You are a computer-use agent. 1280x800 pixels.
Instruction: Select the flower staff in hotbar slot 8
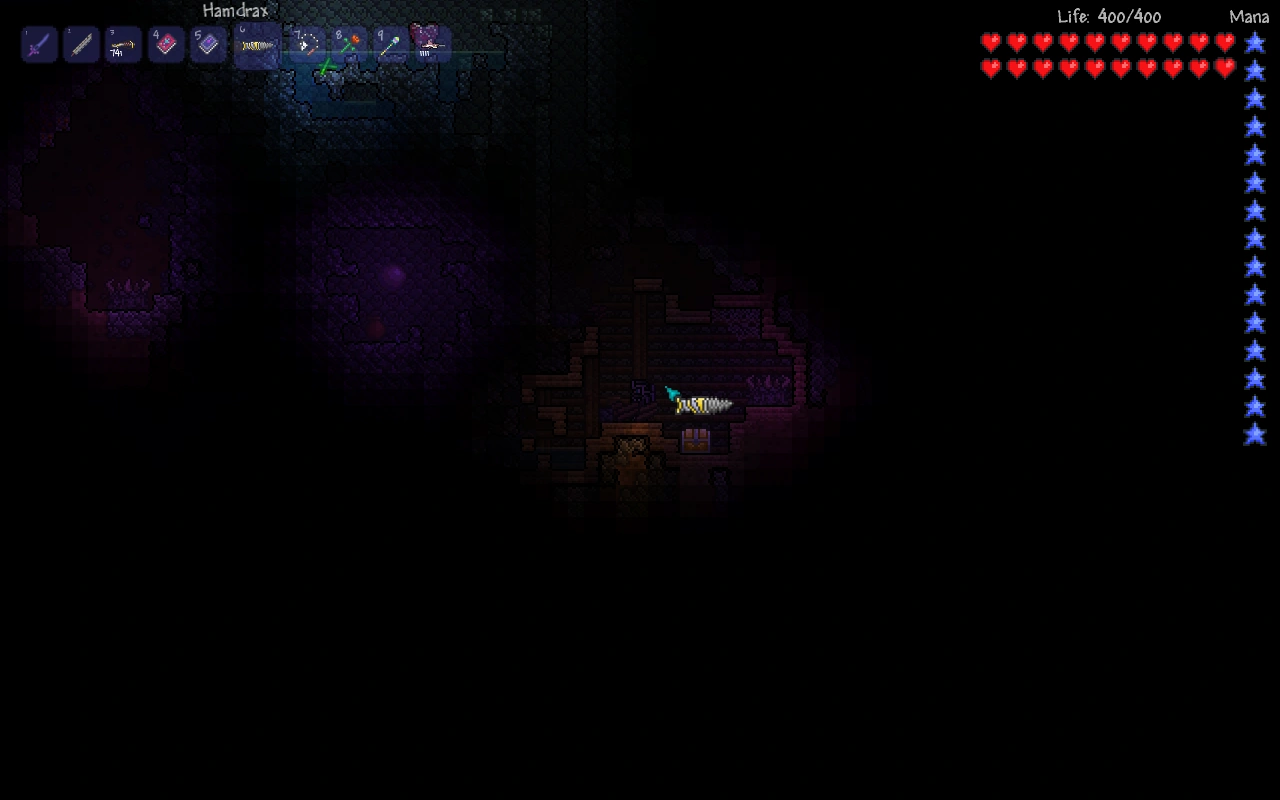tap(349, 44)
